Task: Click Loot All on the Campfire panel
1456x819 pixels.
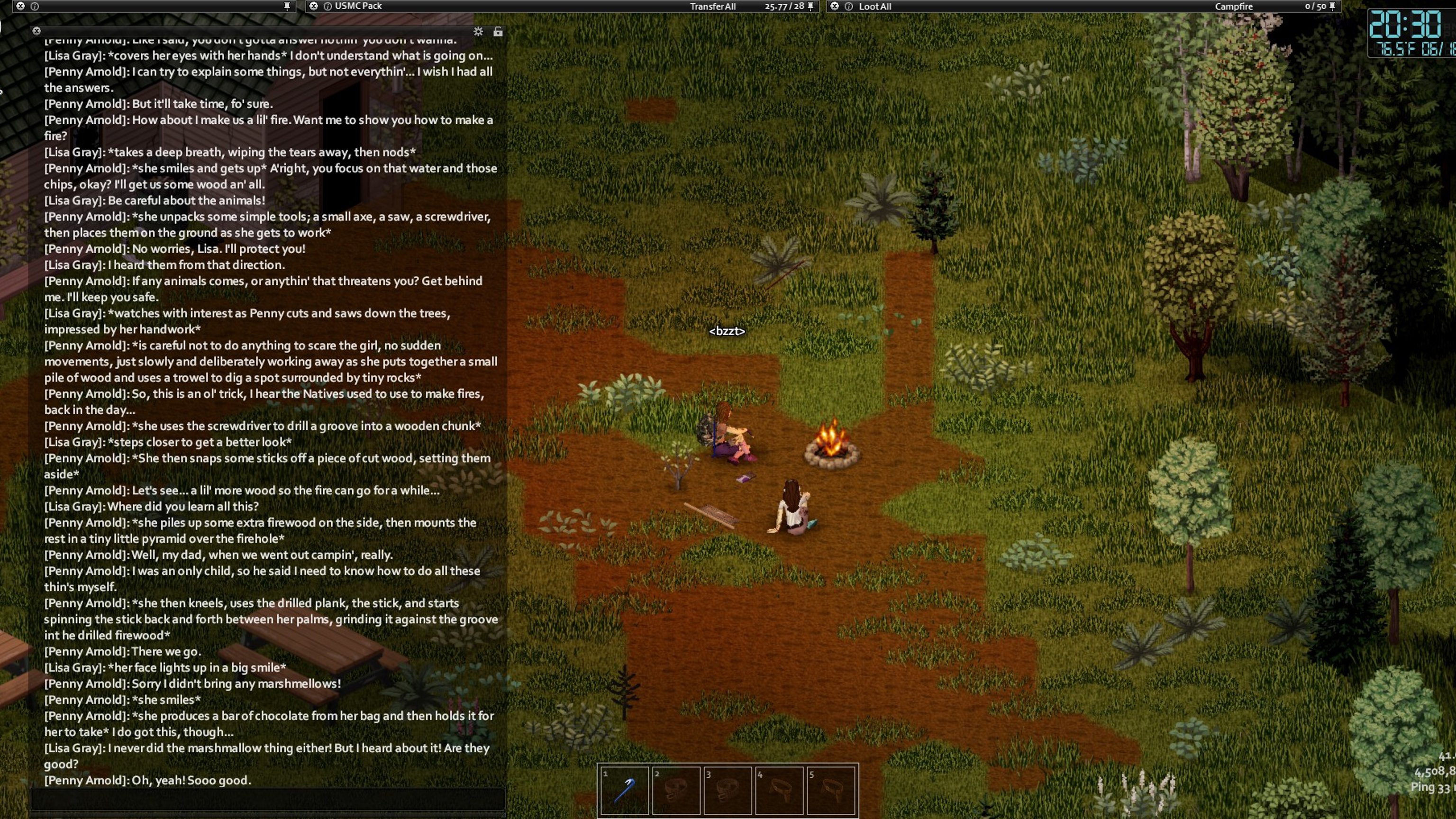Action: pos(874,6)
